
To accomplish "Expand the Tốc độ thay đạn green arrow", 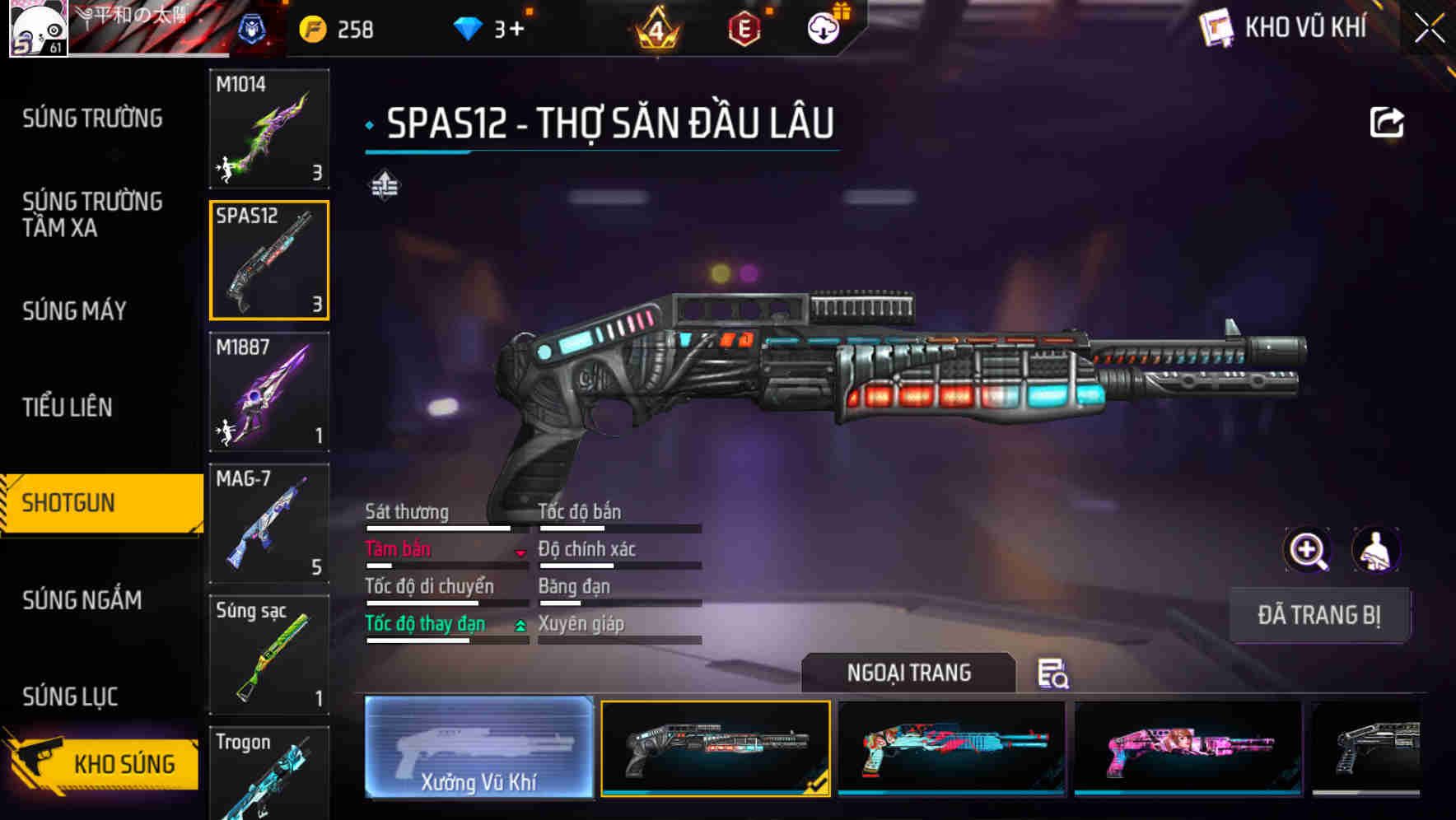I will coord(520,627).
